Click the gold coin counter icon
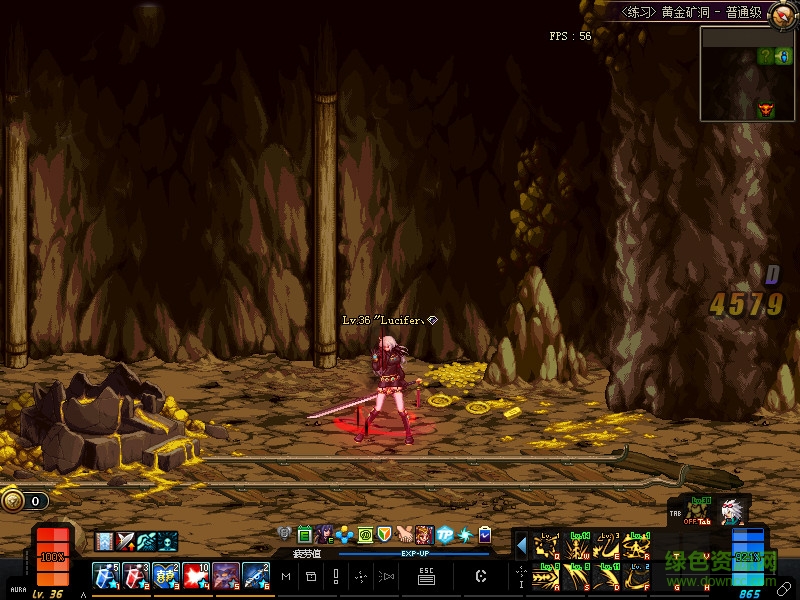800x600 pixels. click(13, 500)
